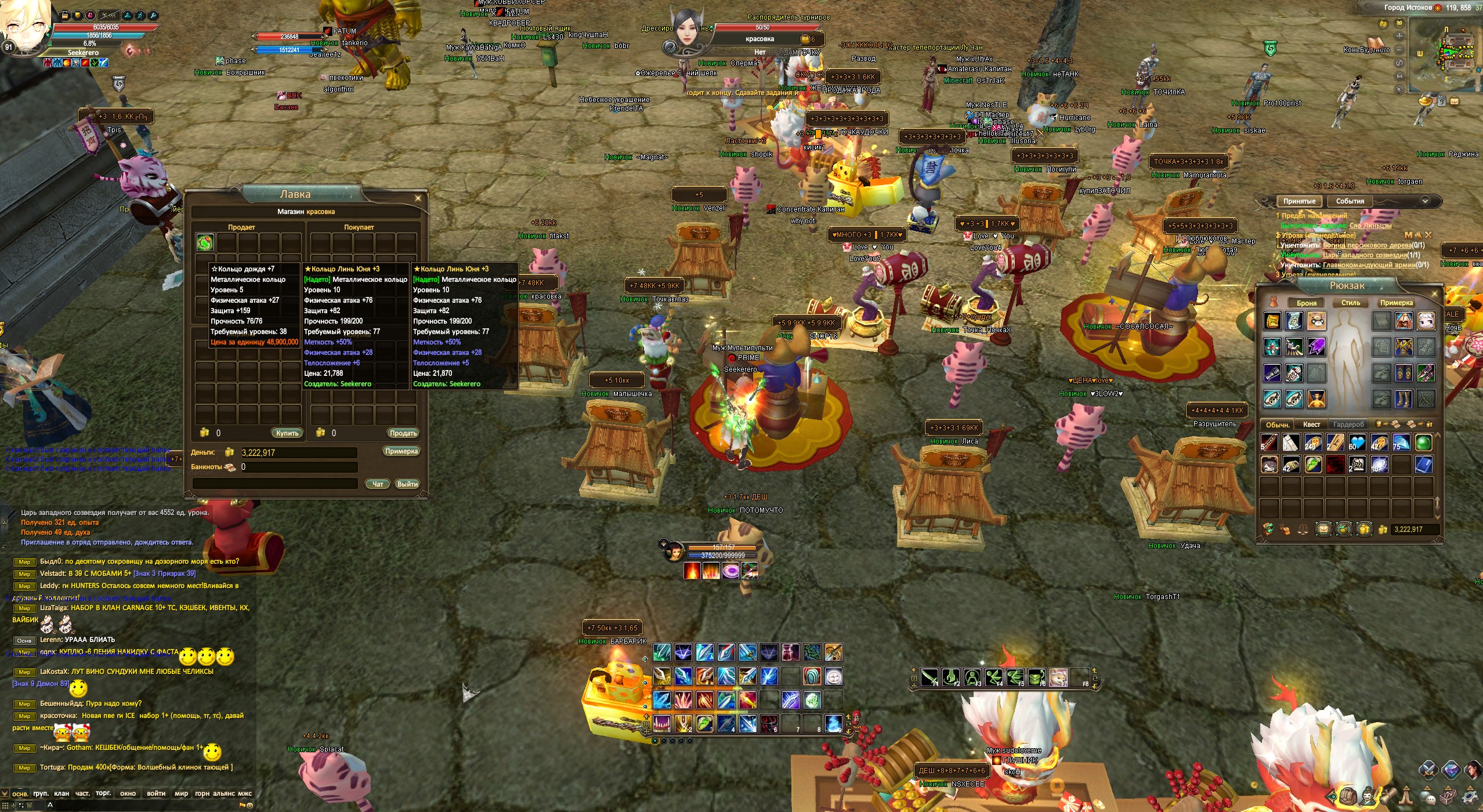
Task: Open the Броня tab in the backpack
Action: 1307,303
